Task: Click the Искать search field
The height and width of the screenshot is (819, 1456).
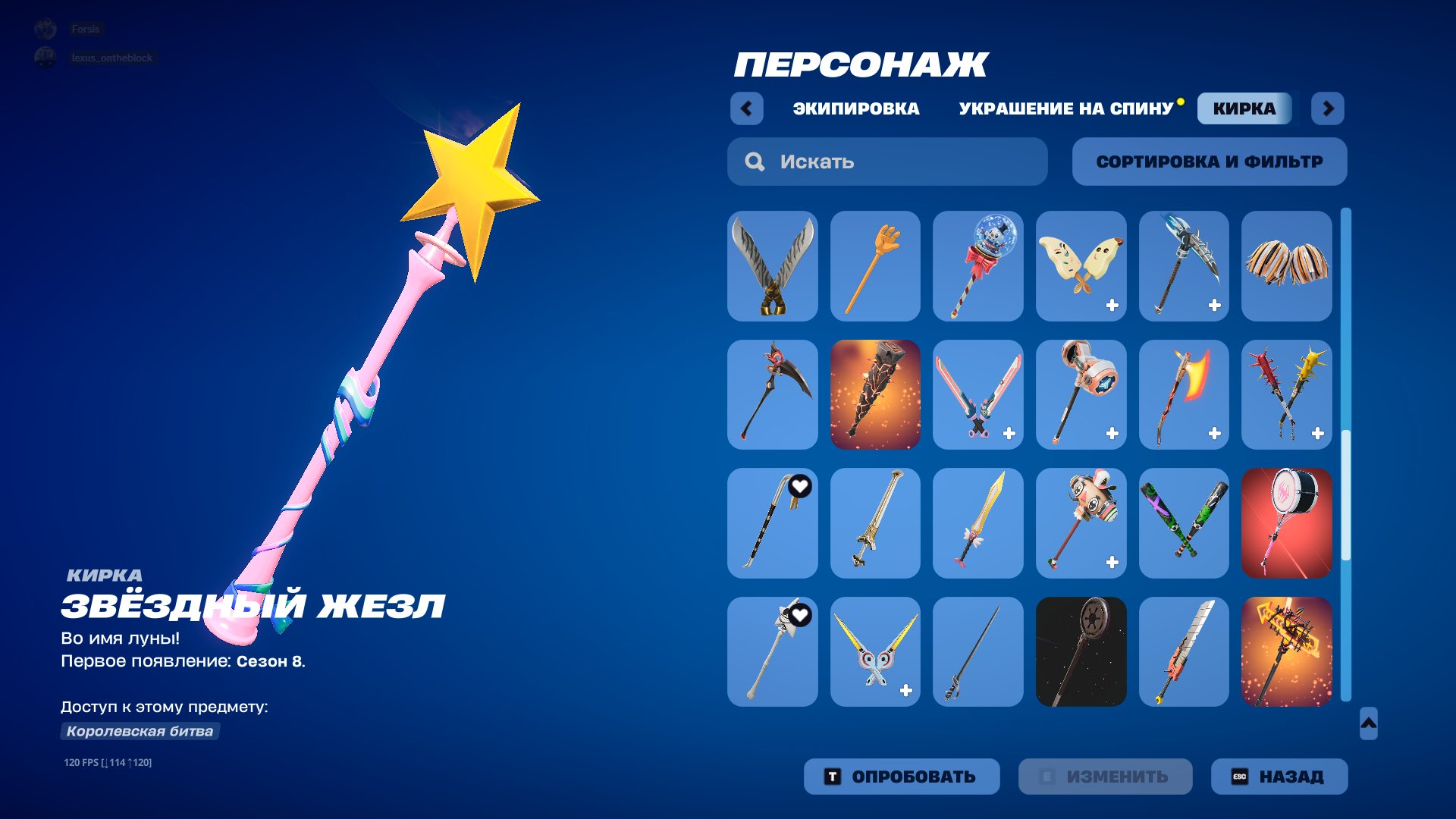Action: 887,161
